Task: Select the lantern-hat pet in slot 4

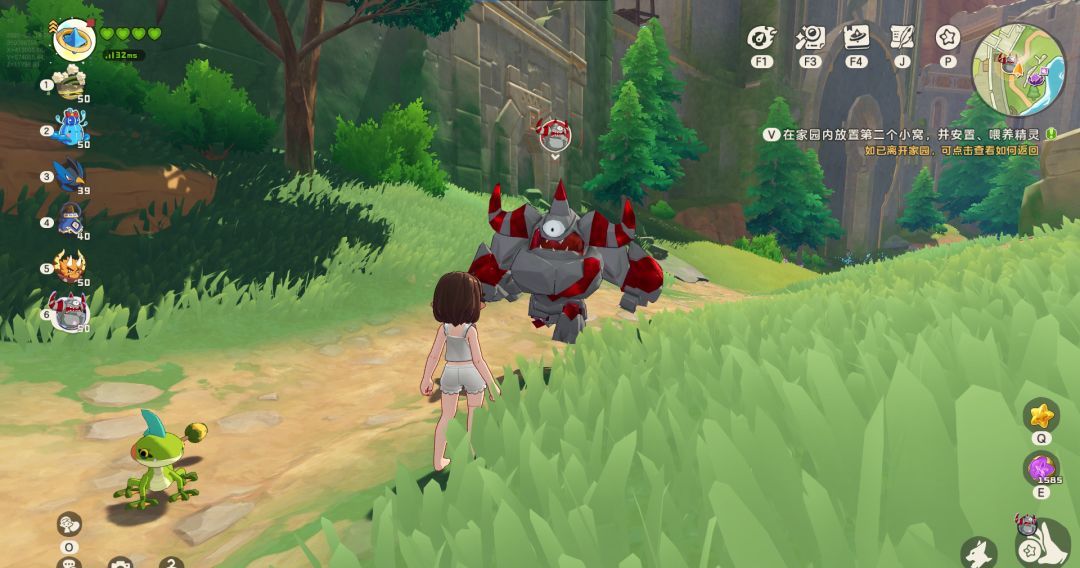Action: tap(71, 220)
